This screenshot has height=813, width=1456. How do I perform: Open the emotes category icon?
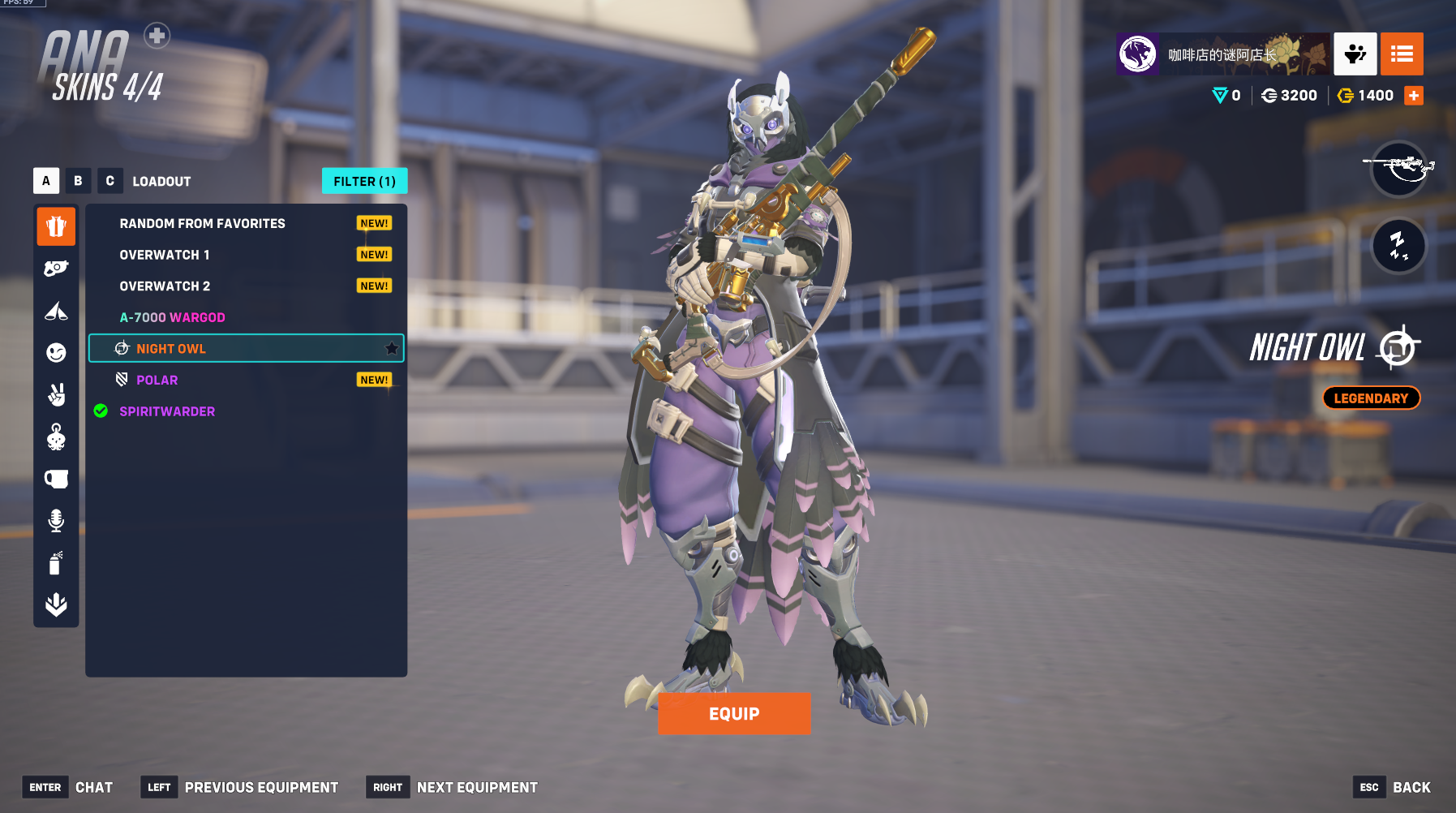pyautogui.click(x=56, y=352)
